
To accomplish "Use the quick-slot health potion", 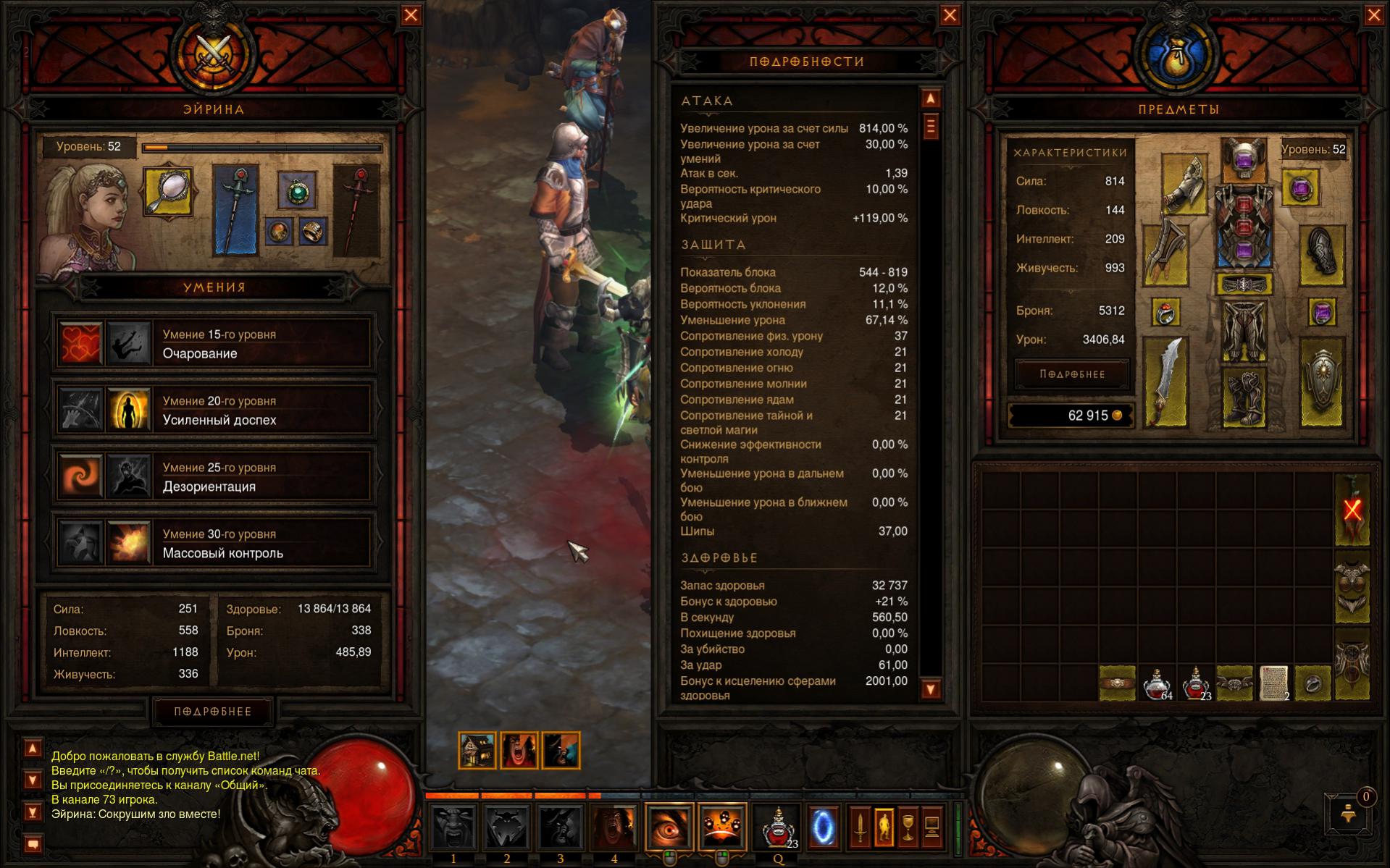I will (x=777, y=827).
